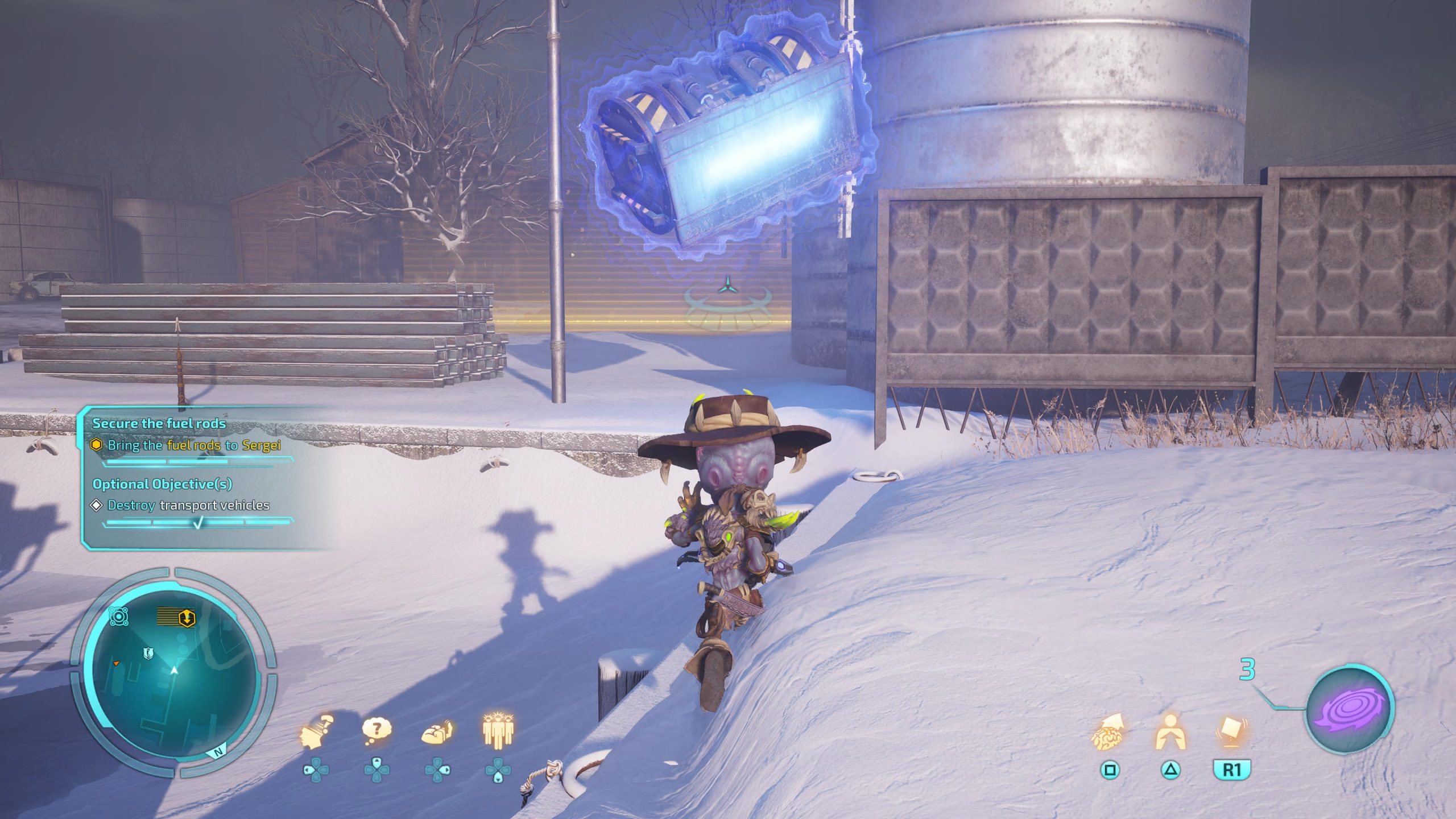1456x819 pixels.
Task: Click the orange triangle marker on minimap
Action: 116,663
